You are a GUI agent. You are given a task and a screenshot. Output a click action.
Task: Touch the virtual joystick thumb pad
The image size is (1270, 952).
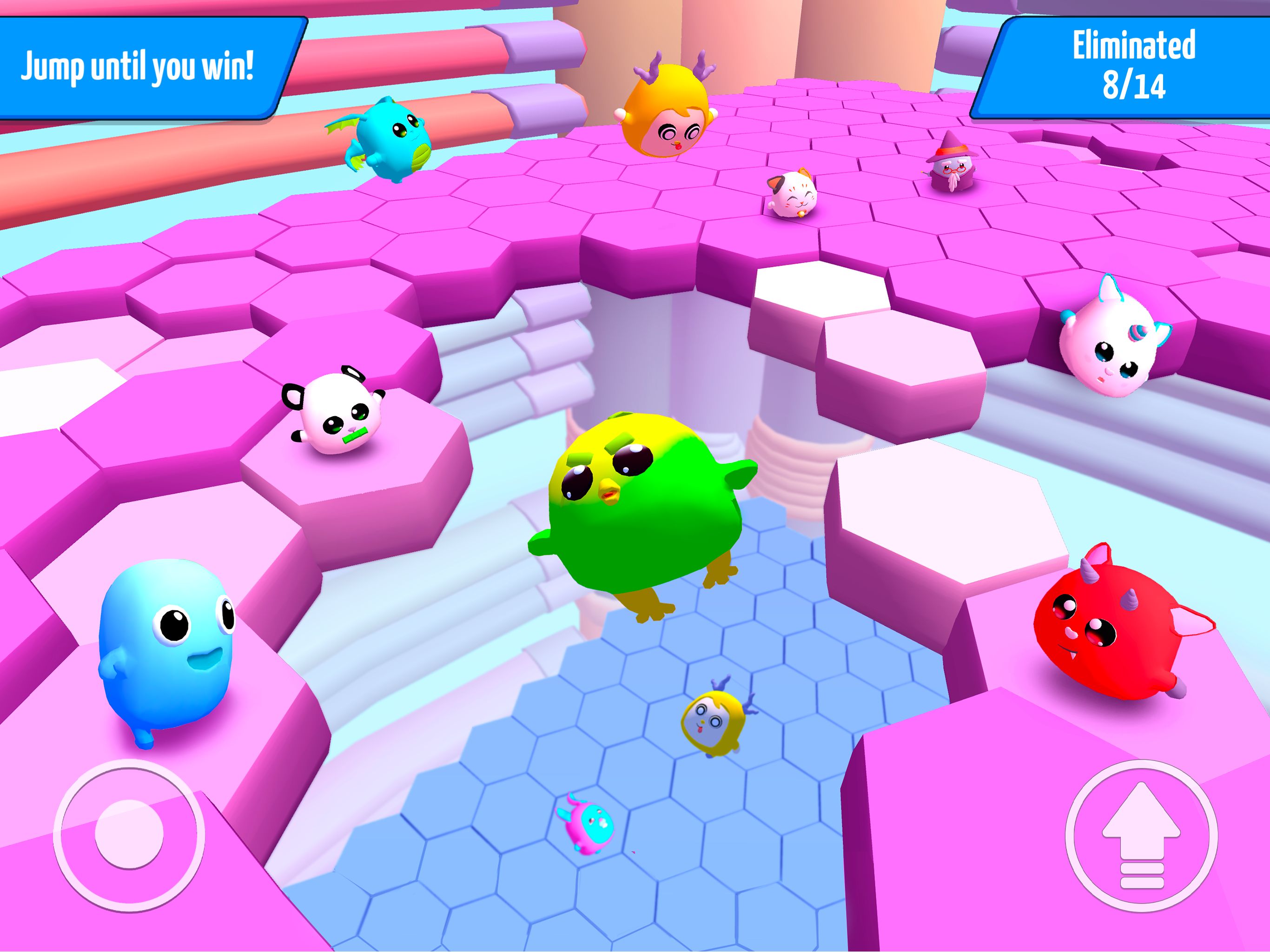129,833
